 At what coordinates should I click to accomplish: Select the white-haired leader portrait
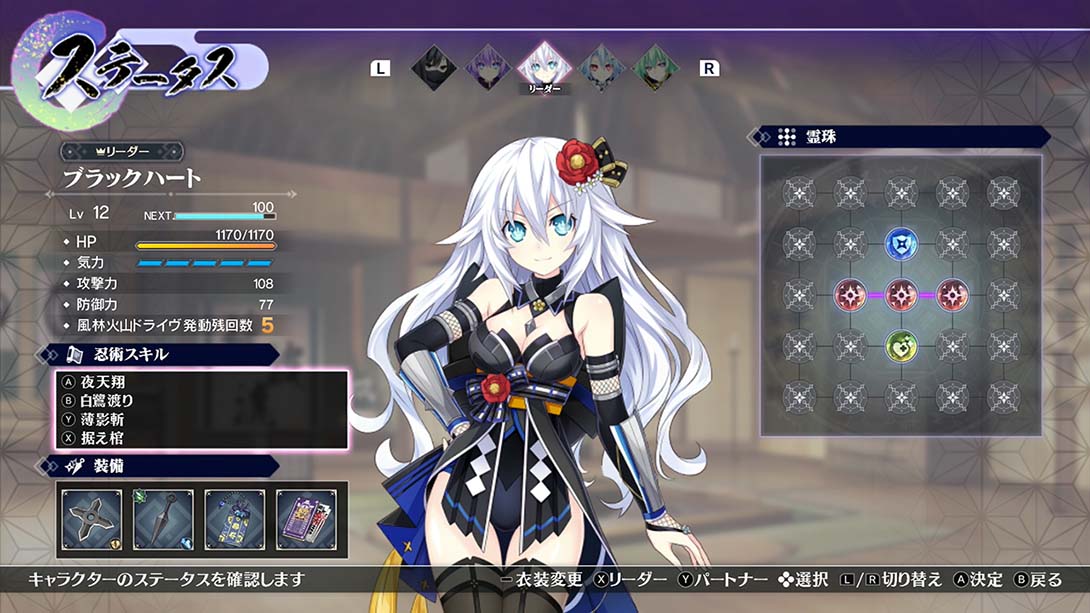[544, 67]
